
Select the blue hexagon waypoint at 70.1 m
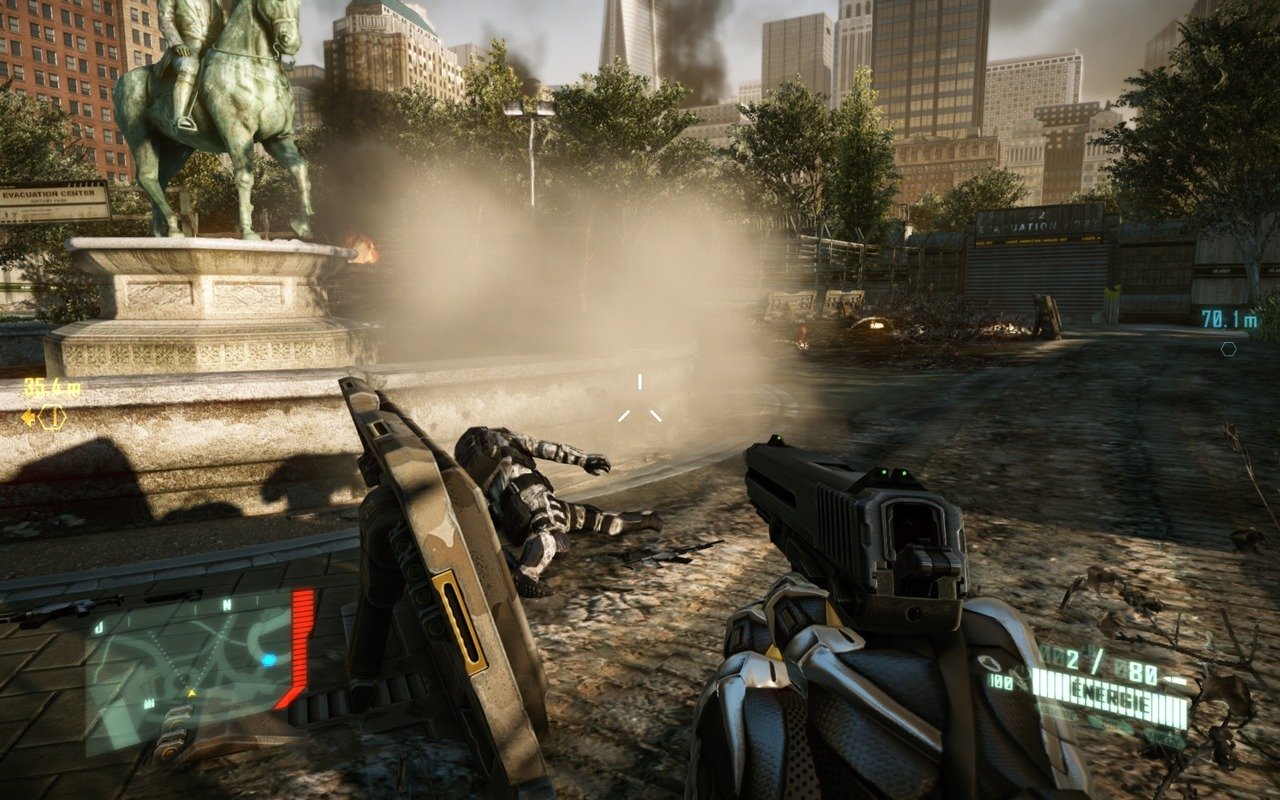point(1228,348)
